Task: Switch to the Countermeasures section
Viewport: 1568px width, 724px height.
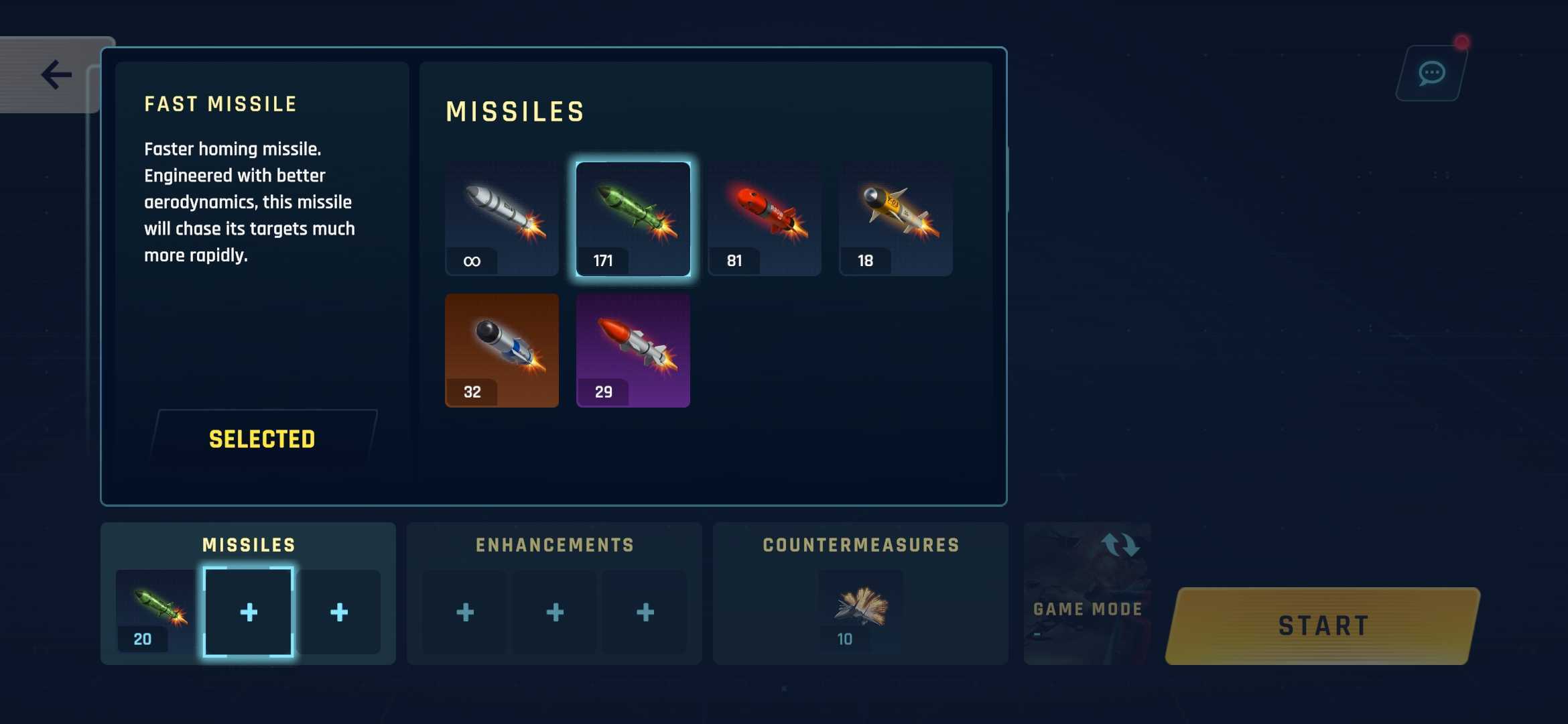Action: point(860,545)
